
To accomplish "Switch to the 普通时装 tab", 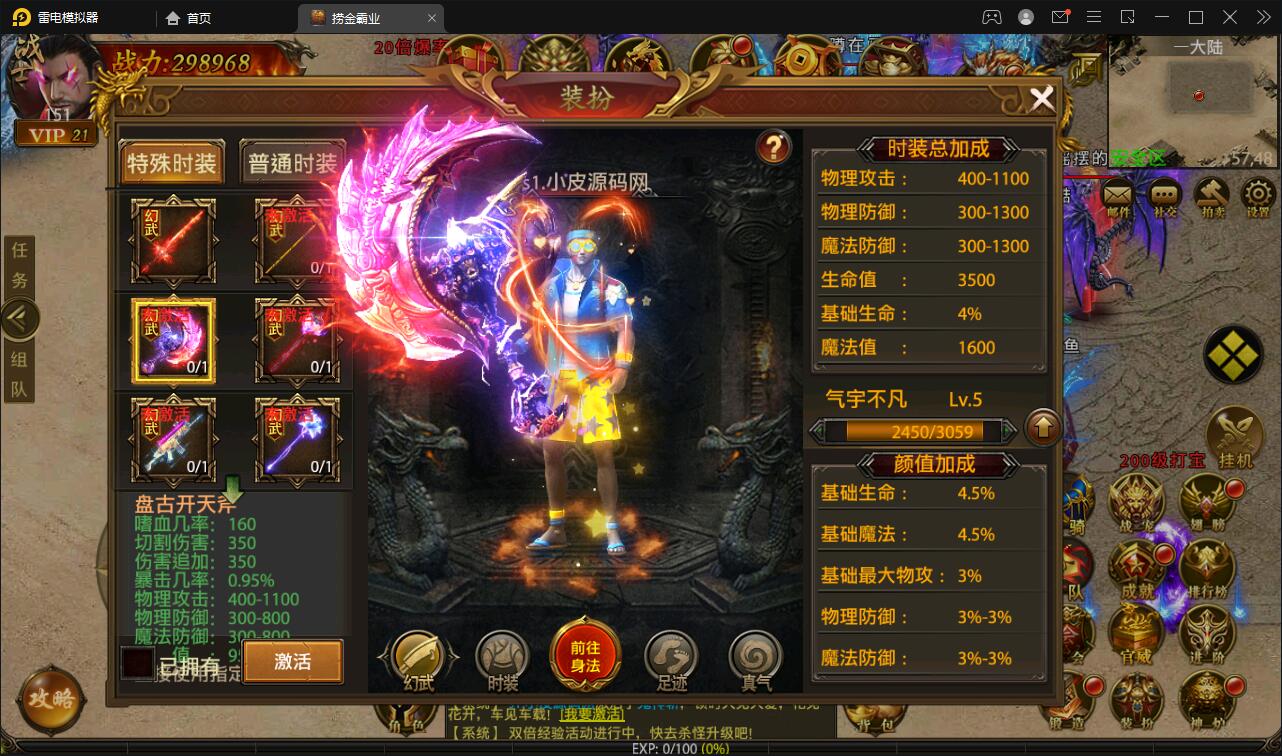I will [293, 162].
